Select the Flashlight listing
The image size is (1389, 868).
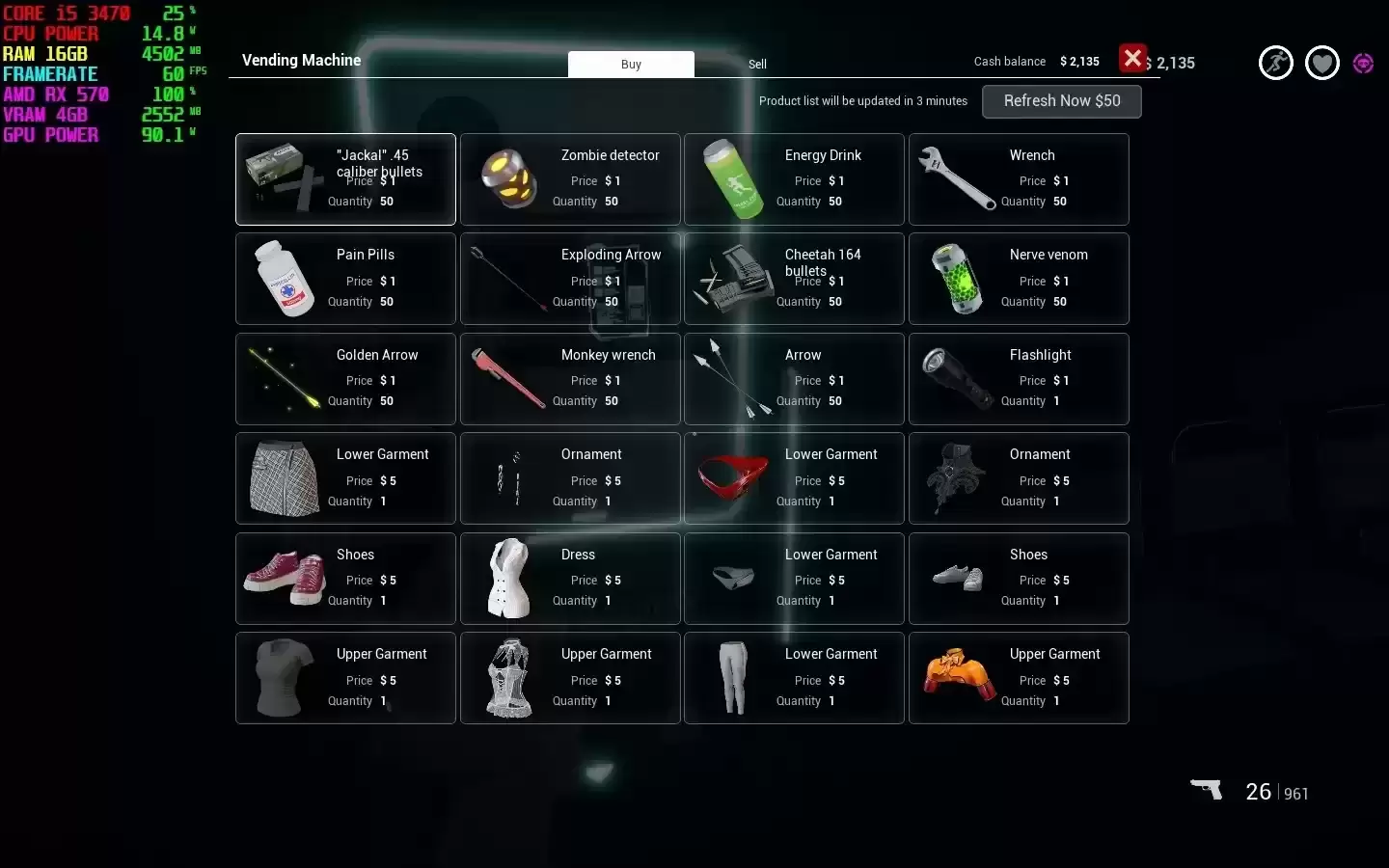[x=1019, y=379]
